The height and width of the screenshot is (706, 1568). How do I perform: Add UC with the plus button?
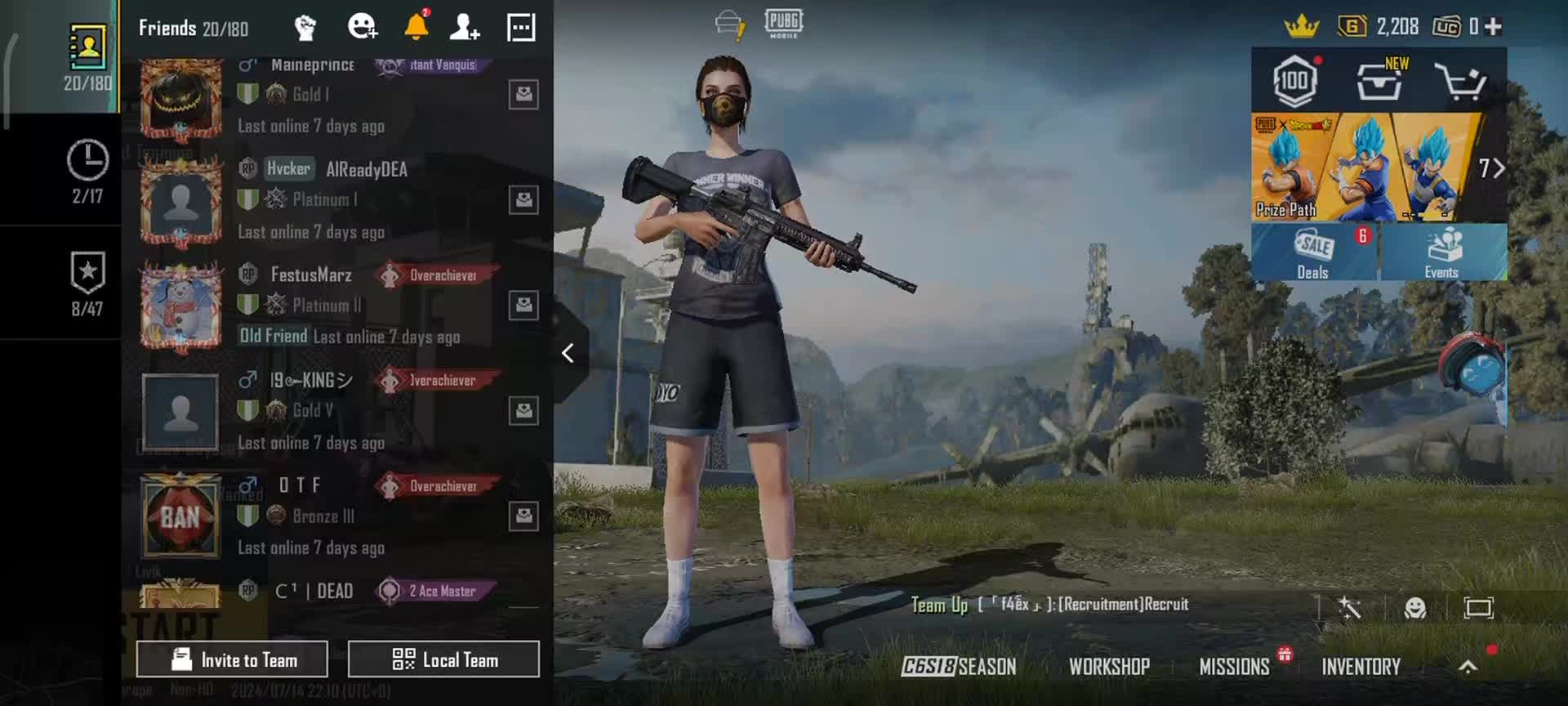click(1494, 27)
